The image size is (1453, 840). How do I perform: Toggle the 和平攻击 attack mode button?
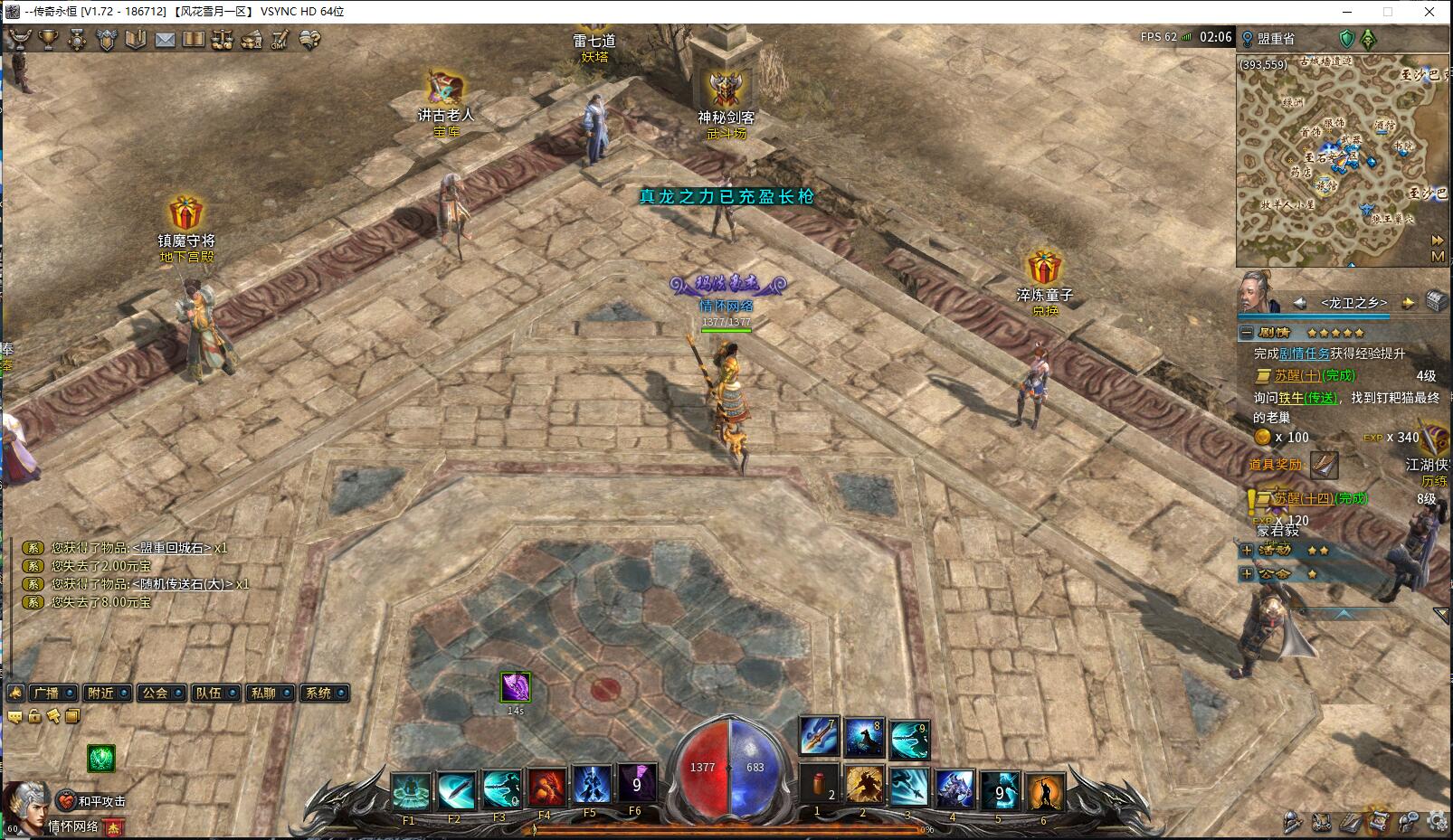pos(91,801)
